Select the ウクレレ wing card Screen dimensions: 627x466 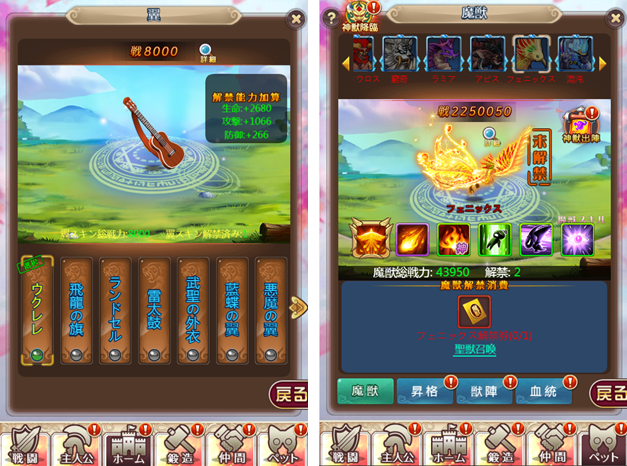click(37, 310)
